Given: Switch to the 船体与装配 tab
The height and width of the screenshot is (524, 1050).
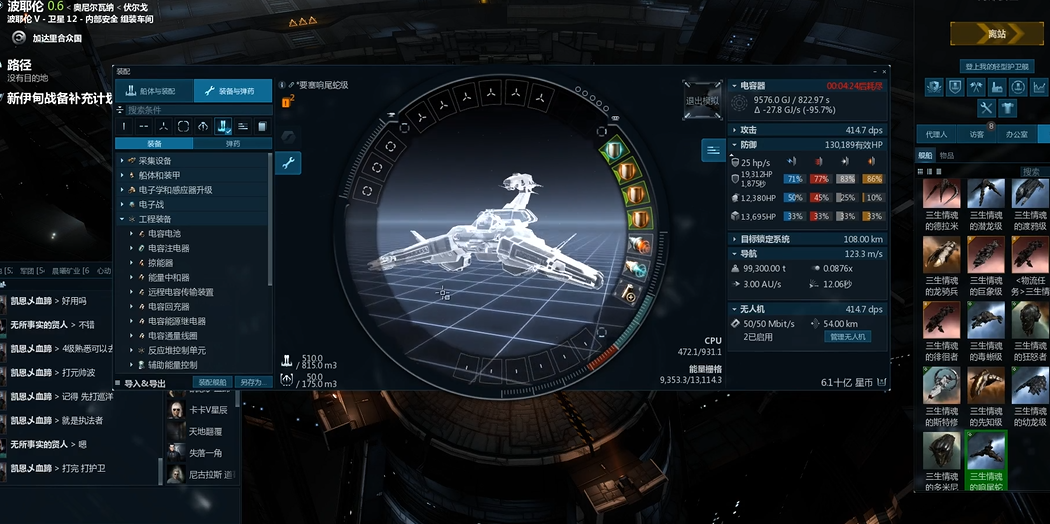Looking at the screenshot, I should point(154,91).
